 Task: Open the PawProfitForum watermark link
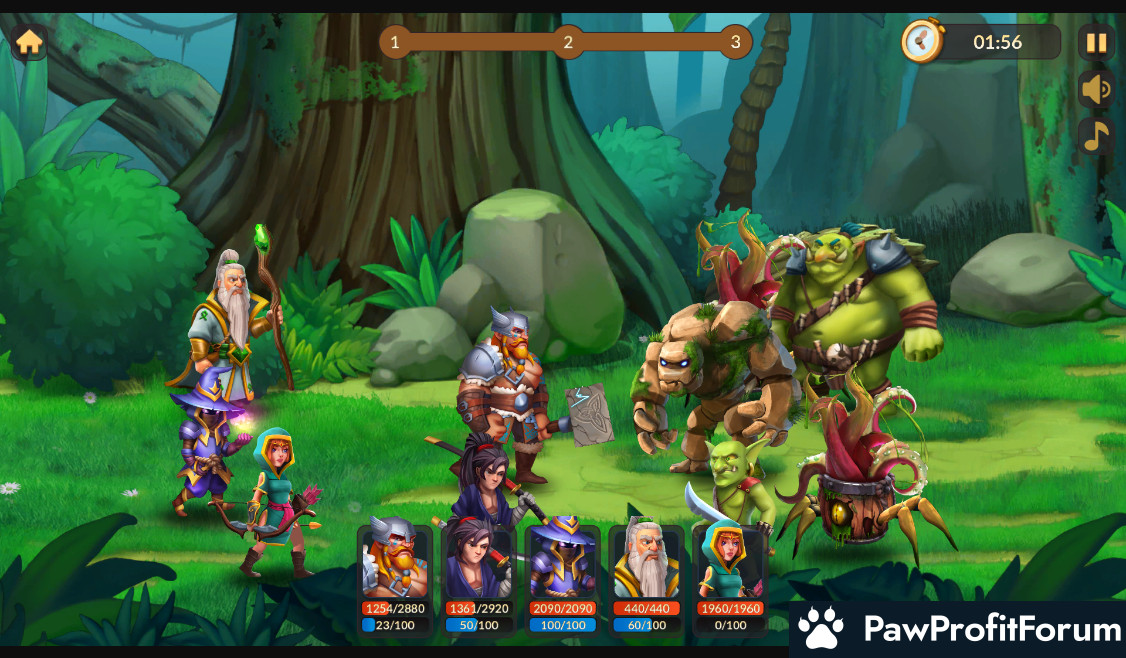click(958, 629)
